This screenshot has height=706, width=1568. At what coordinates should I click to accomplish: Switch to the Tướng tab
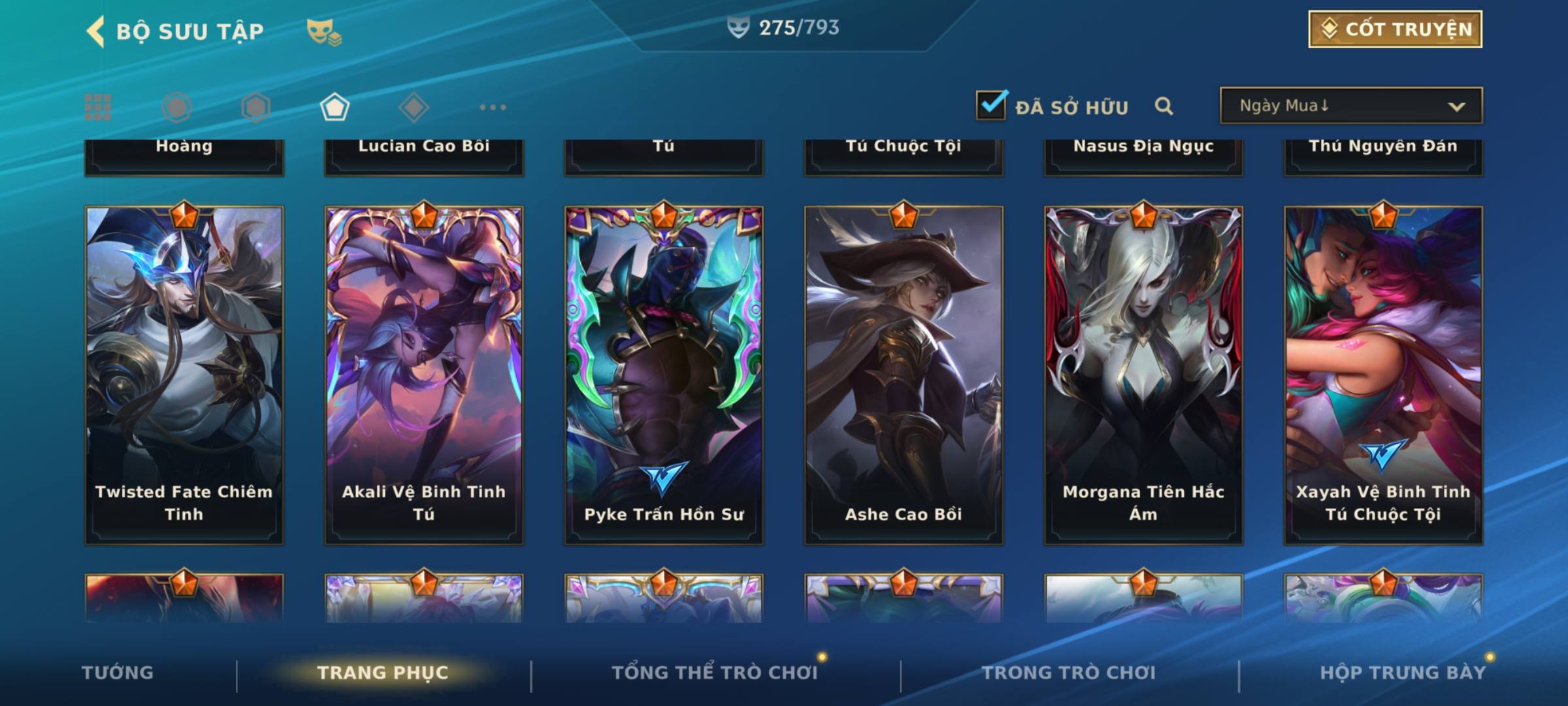tap(118, 673)
